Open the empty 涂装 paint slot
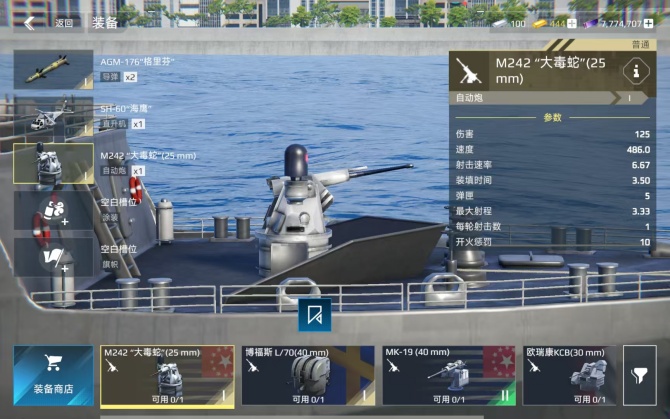Viewport: 670px width, 419px height. [52, 211]
